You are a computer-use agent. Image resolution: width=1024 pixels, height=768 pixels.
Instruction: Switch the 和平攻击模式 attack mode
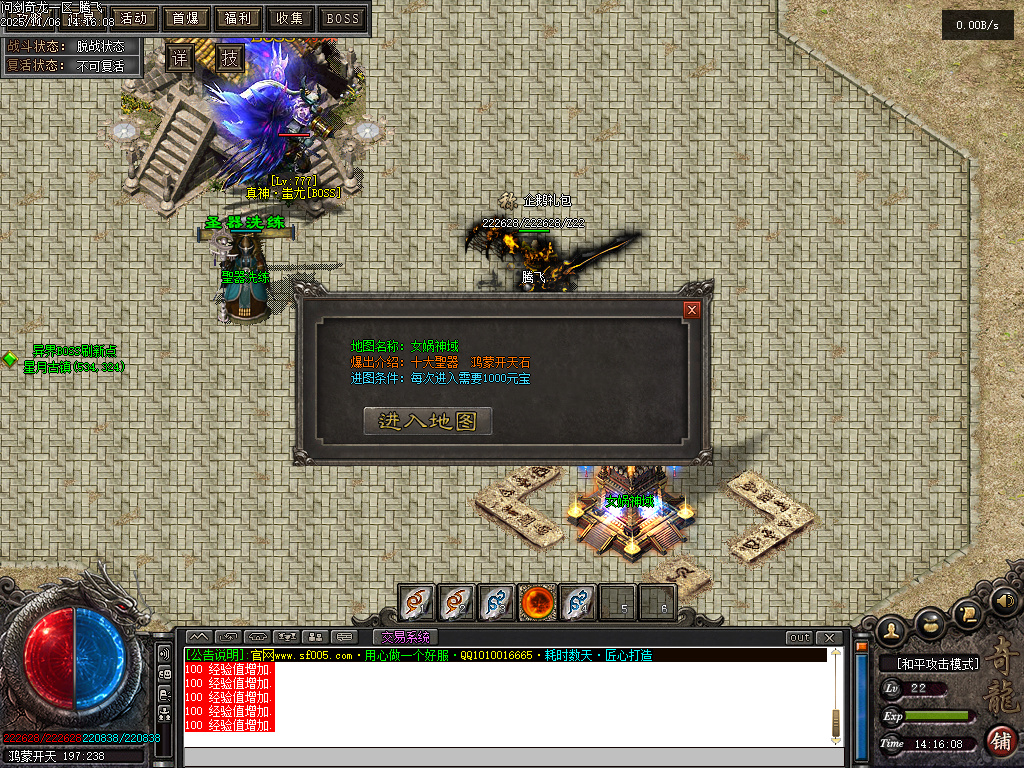click(x=929, y=663)
